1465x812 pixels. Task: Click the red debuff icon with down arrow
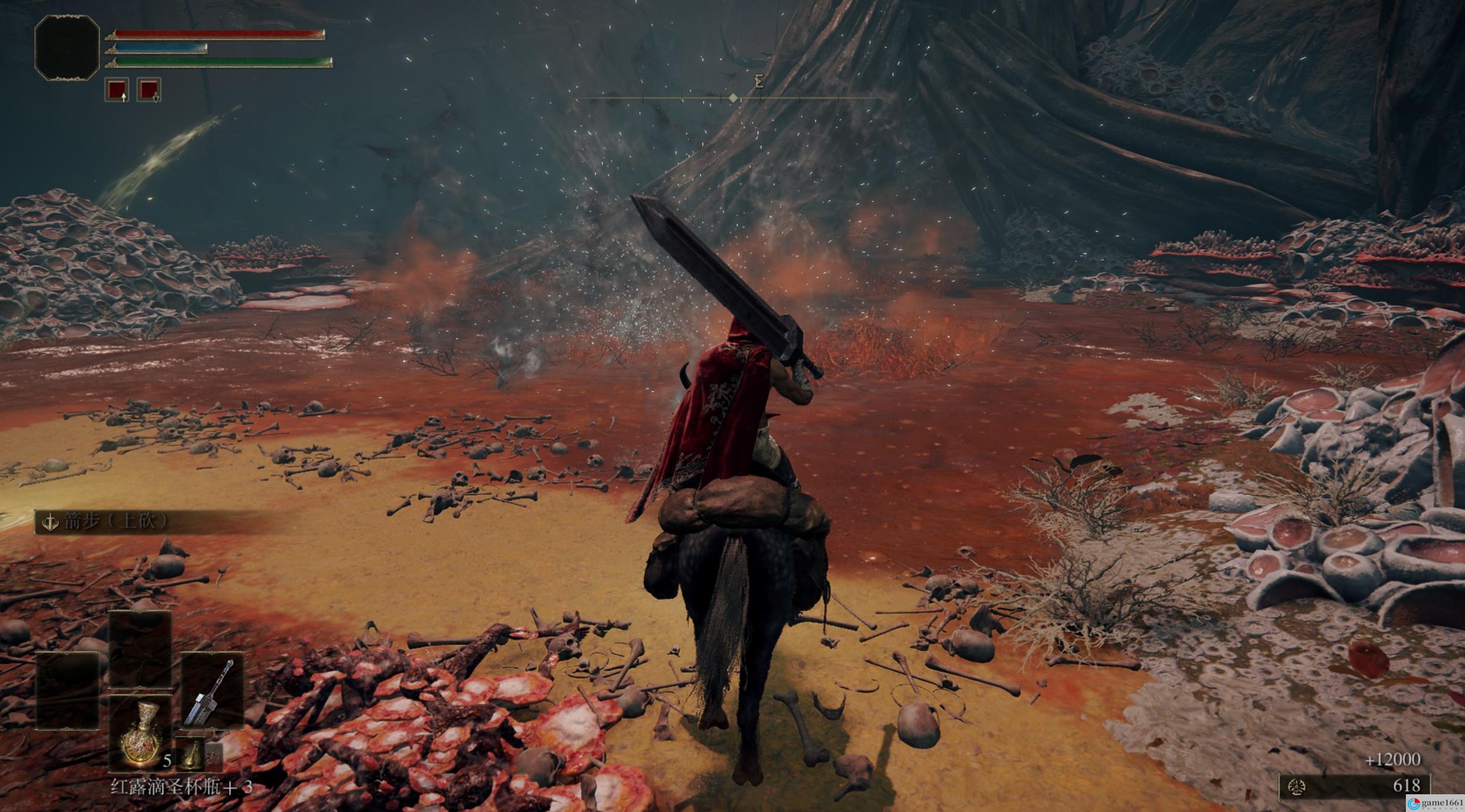[x=149, y=90]
